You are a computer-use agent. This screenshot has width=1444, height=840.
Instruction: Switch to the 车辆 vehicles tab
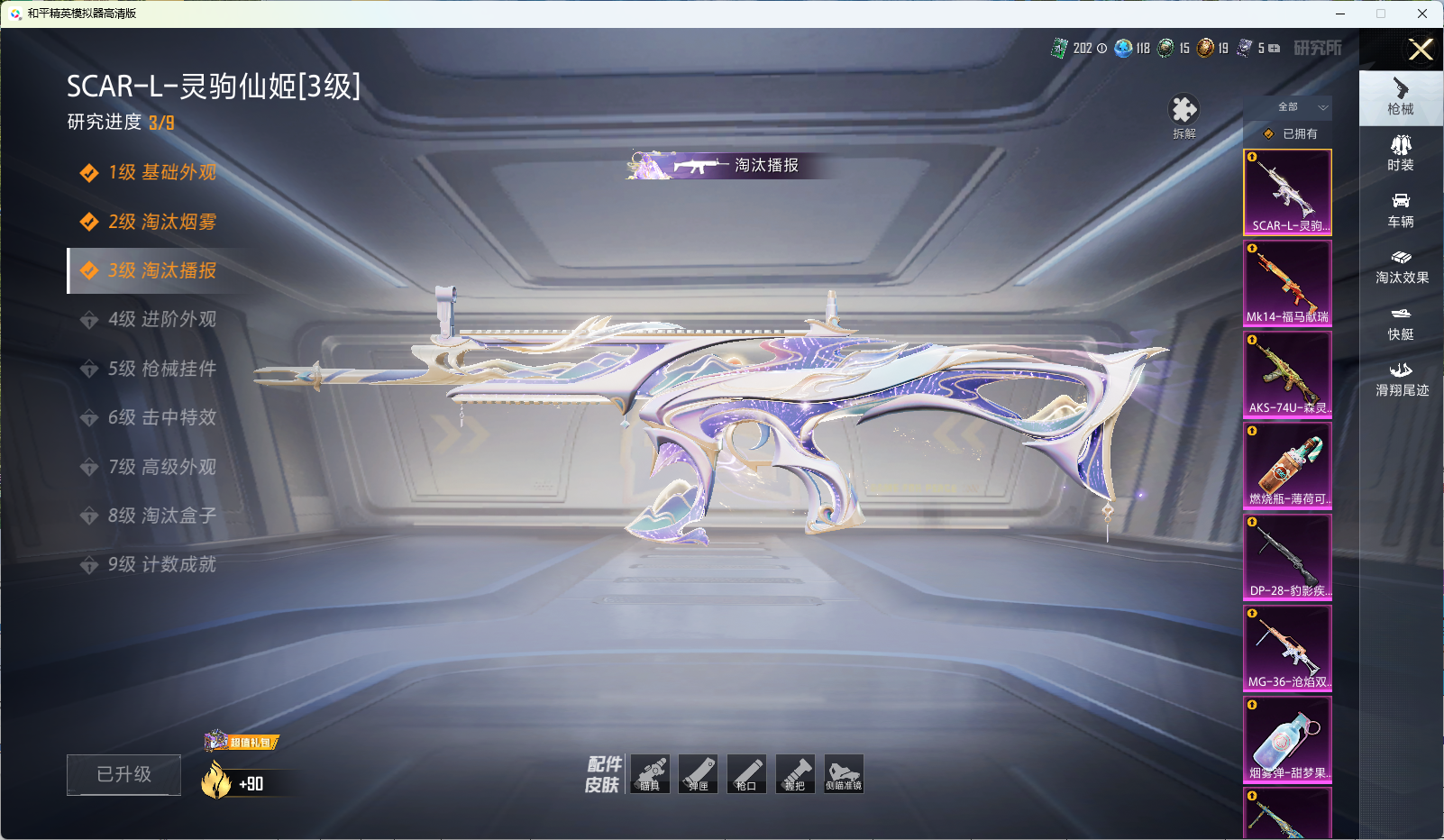1401,210
